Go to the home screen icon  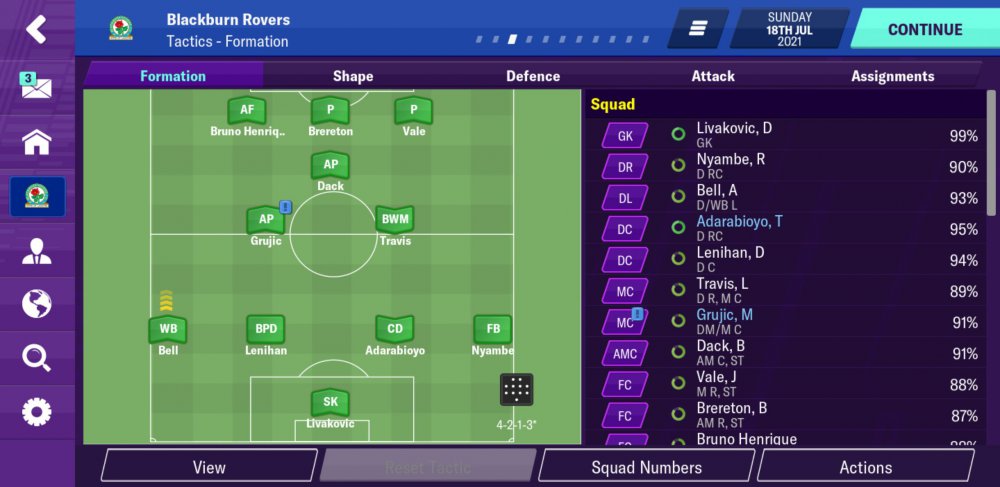click(x=36, y=142)
